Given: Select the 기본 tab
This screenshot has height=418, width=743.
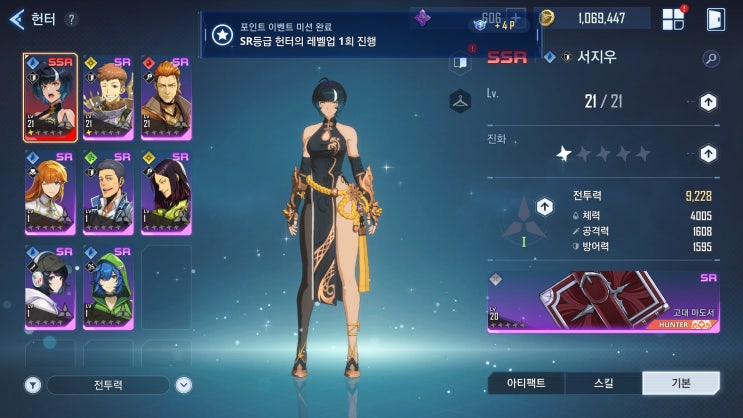Looking at the screenshot, I should pos(680,383).
